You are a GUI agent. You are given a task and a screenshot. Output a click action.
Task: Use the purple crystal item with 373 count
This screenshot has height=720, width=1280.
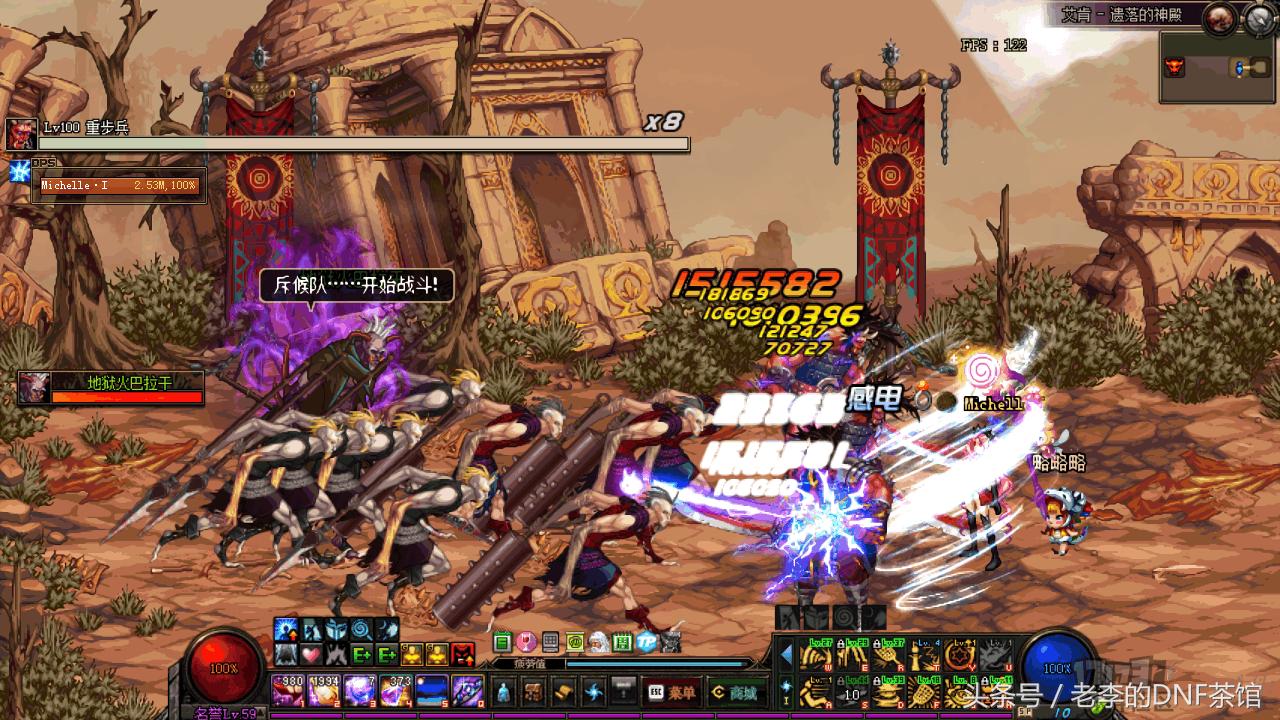pos(396,690)
